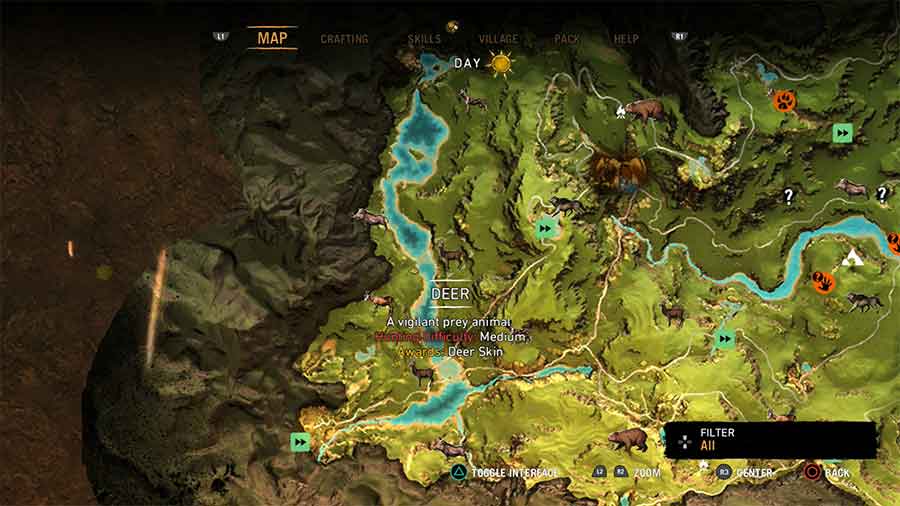This screenshot has width=900, height=506.
Task: Go to the Pack tab
Action: tap(567, 39)
